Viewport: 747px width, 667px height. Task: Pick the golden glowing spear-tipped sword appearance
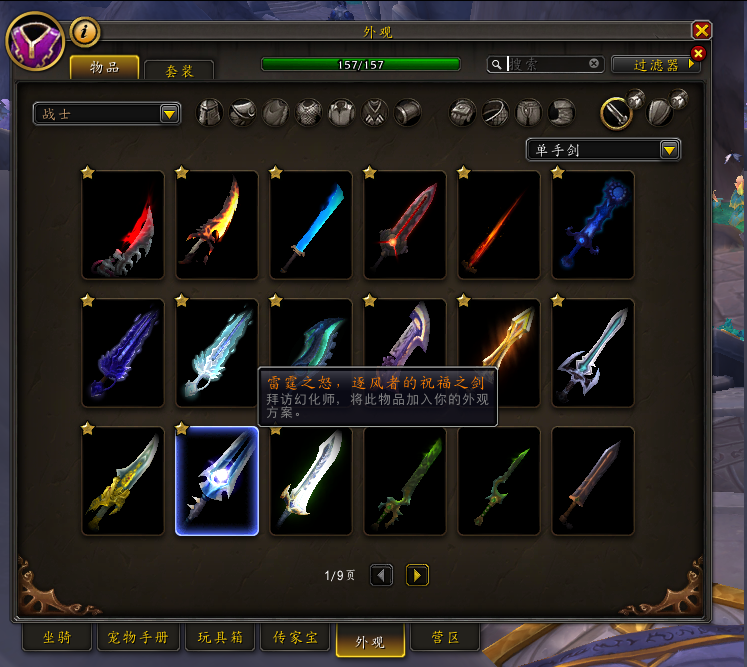[x=499, y=353]
